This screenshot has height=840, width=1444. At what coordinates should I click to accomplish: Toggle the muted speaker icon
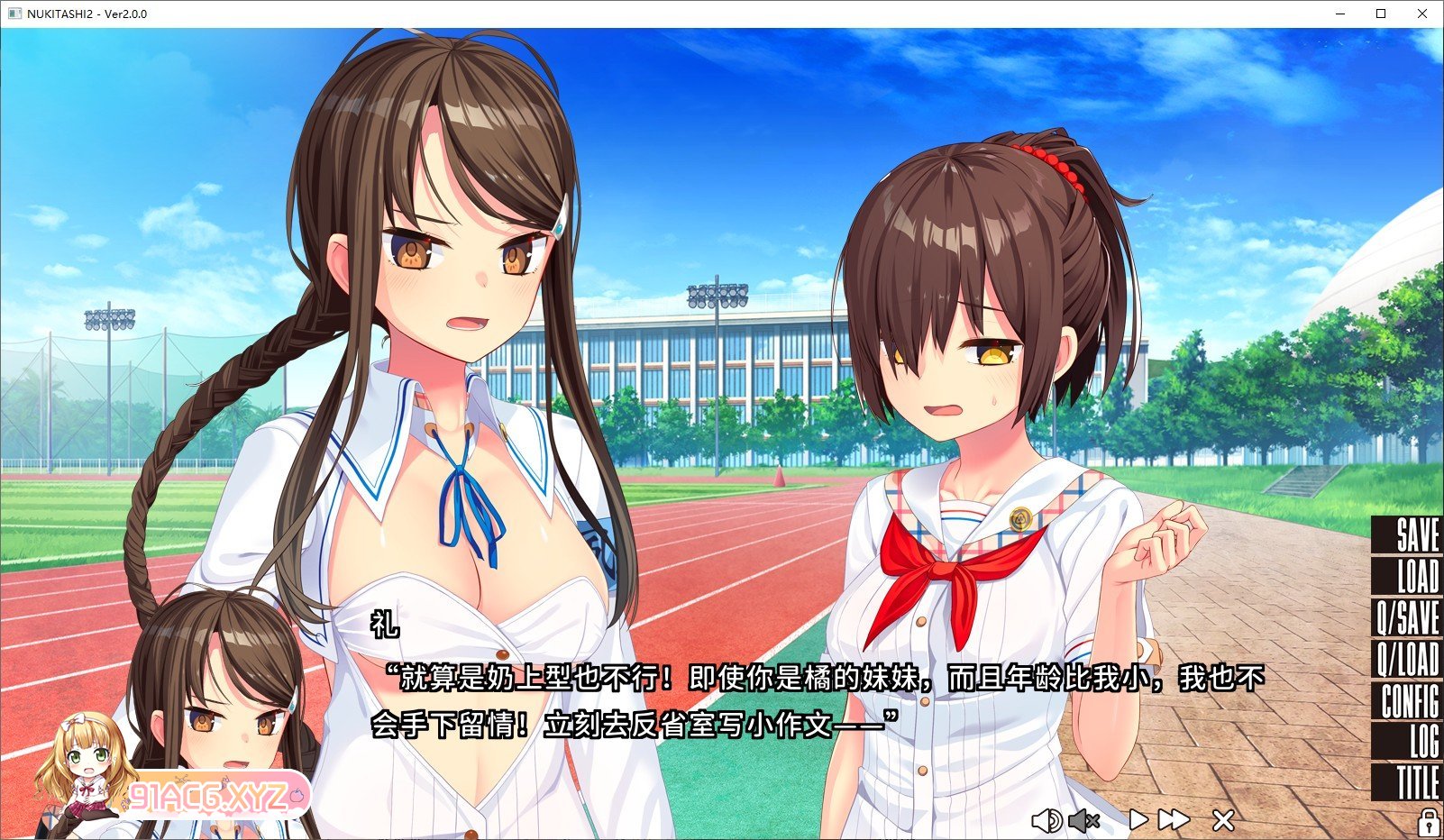click(1084, 820)
